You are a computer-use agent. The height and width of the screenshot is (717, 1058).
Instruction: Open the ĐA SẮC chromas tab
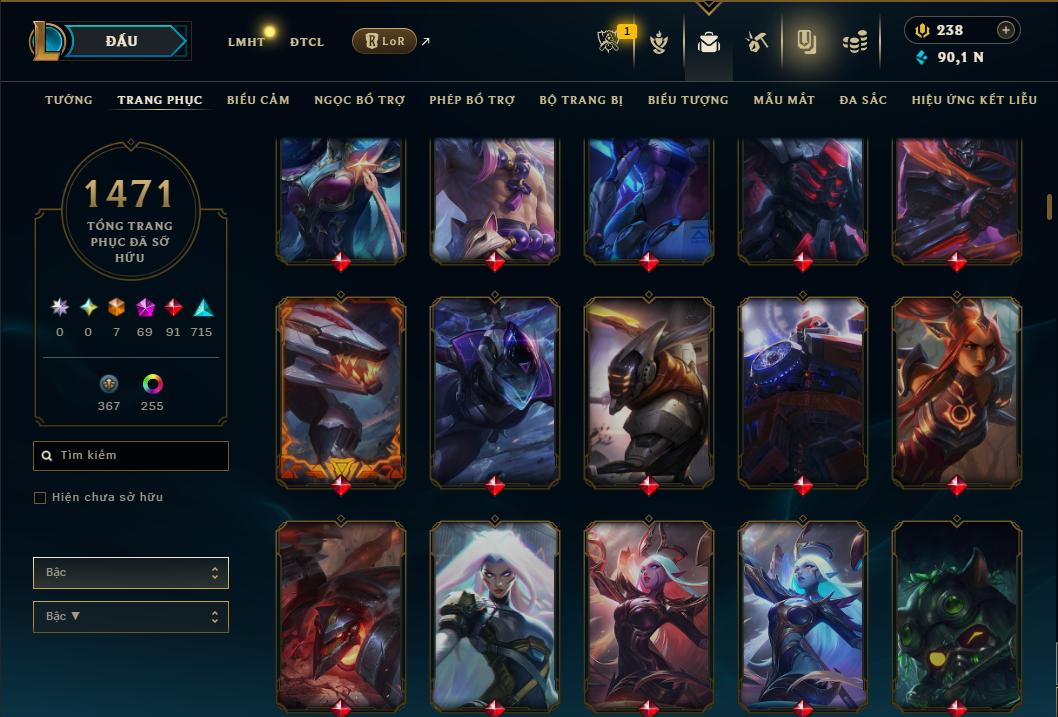[x=863, y=100]
